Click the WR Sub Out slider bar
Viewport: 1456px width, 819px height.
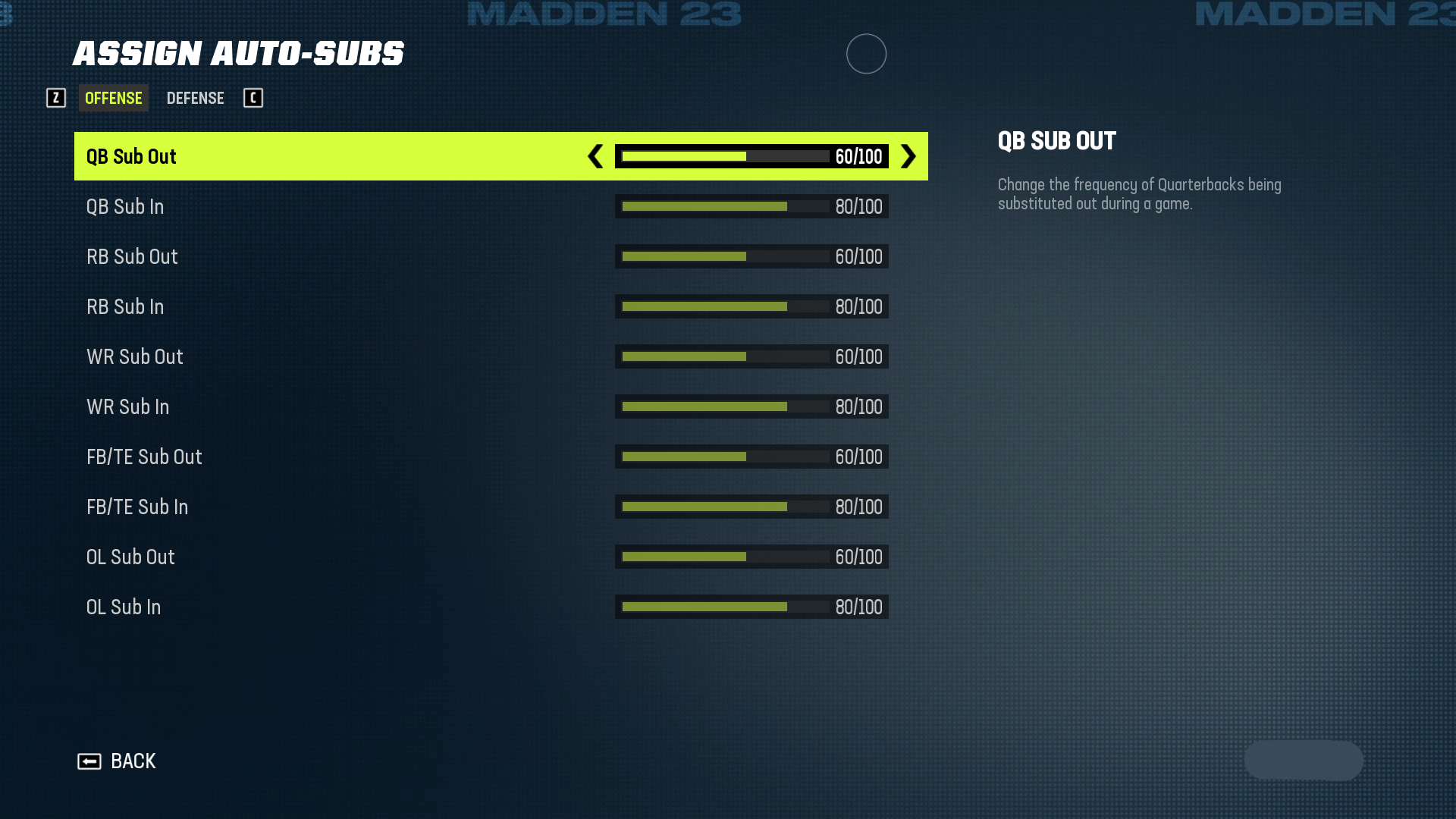751,356
